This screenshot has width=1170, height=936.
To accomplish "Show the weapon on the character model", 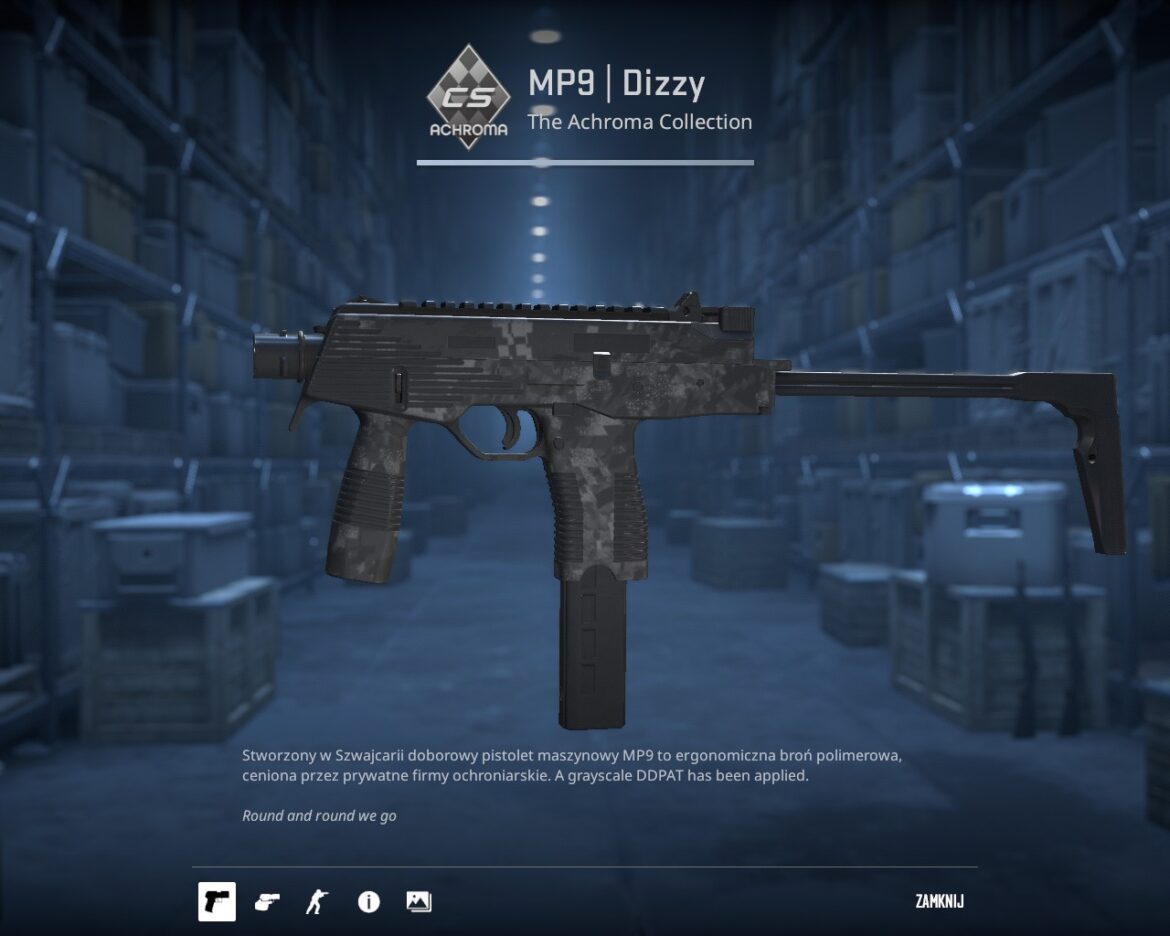I will pos(317,902).
